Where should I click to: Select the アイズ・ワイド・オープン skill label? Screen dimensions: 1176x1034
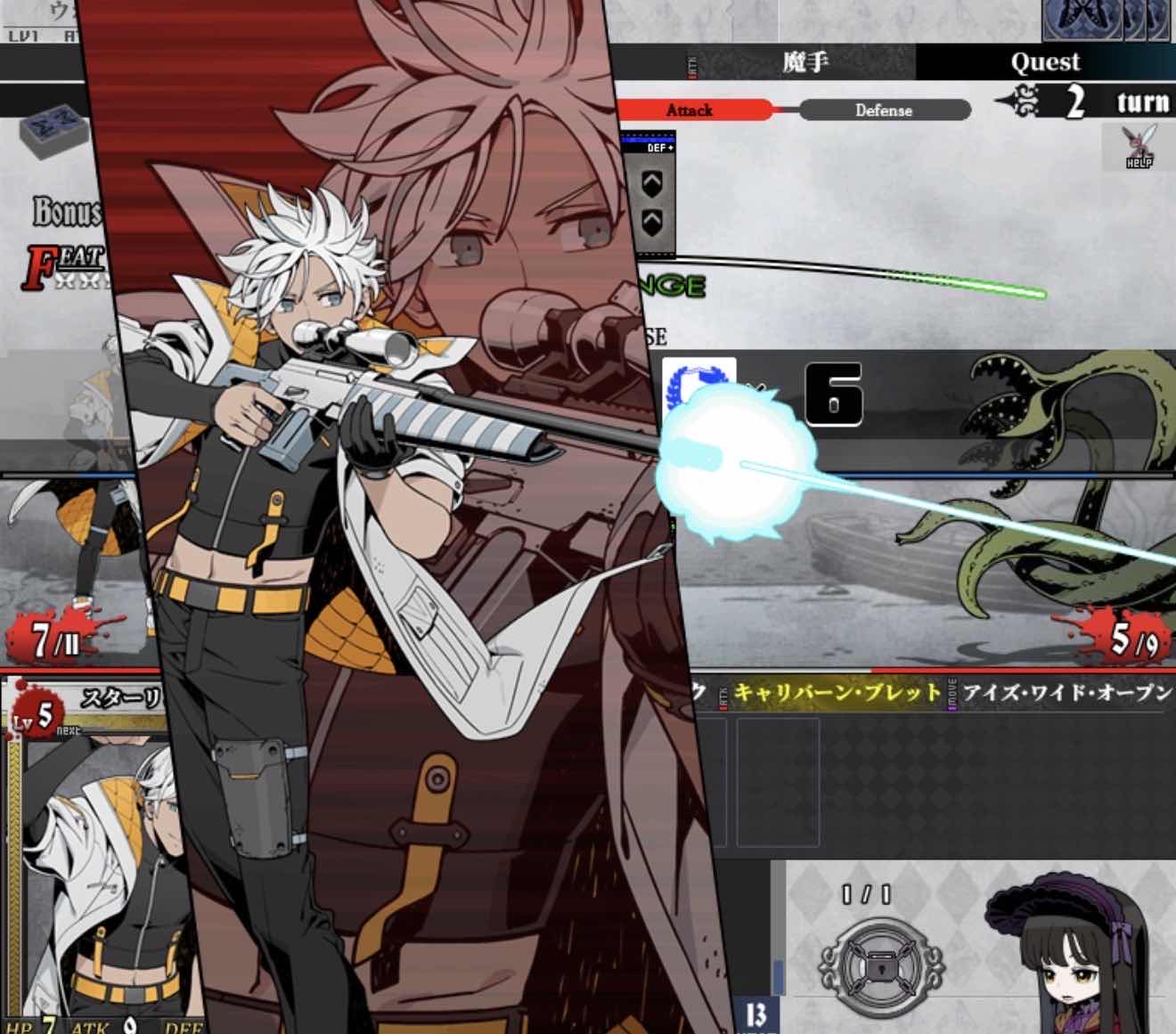(1066, 694)
